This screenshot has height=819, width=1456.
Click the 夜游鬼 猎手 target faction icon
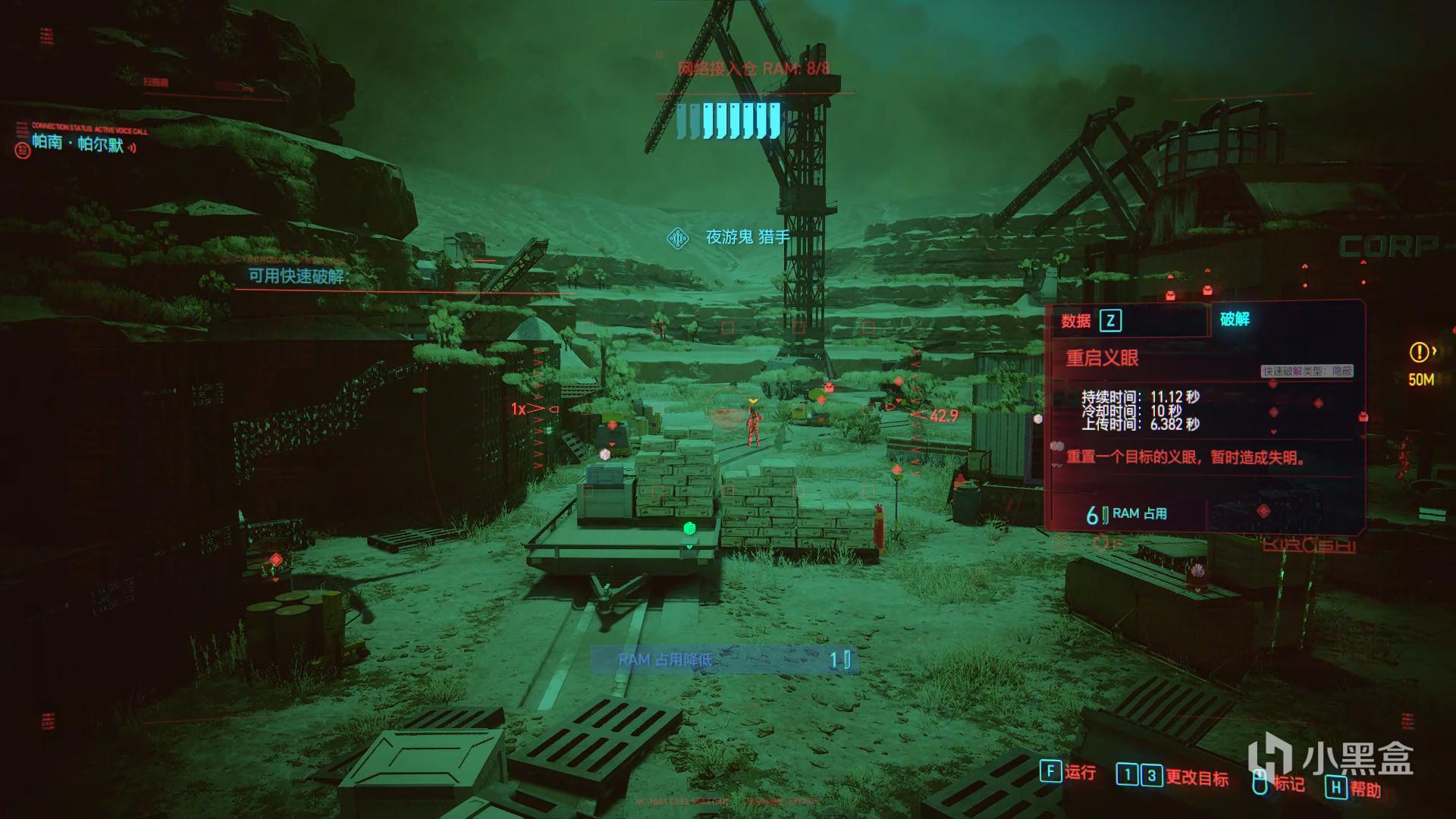tap(677, 238)
